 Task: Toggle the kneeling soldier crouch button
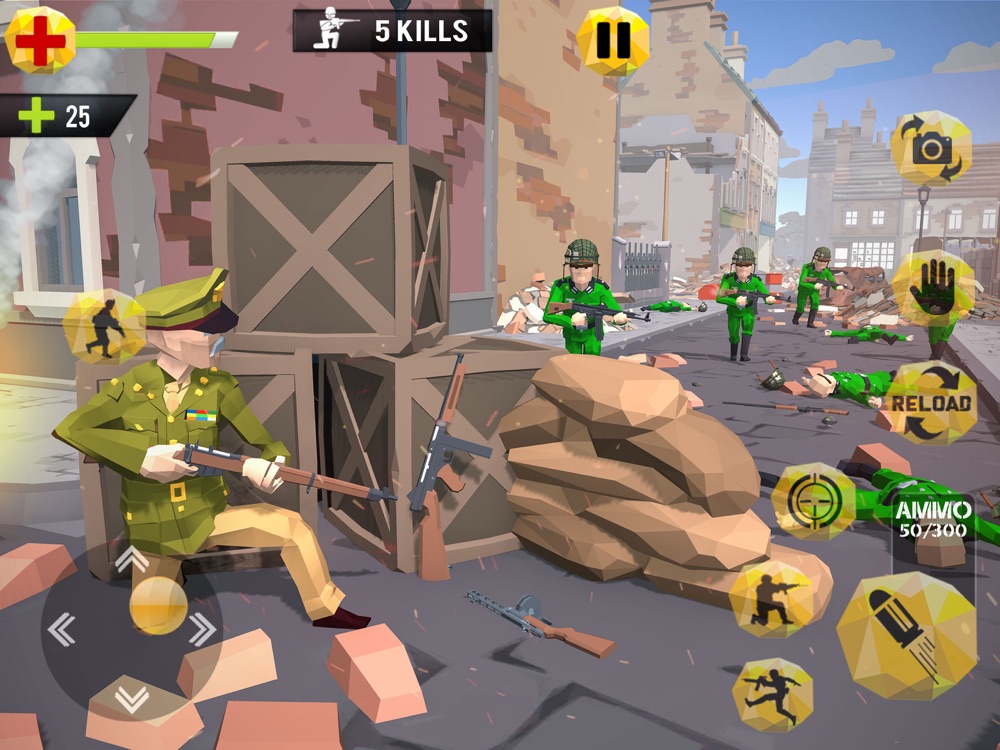click(770, 598)
